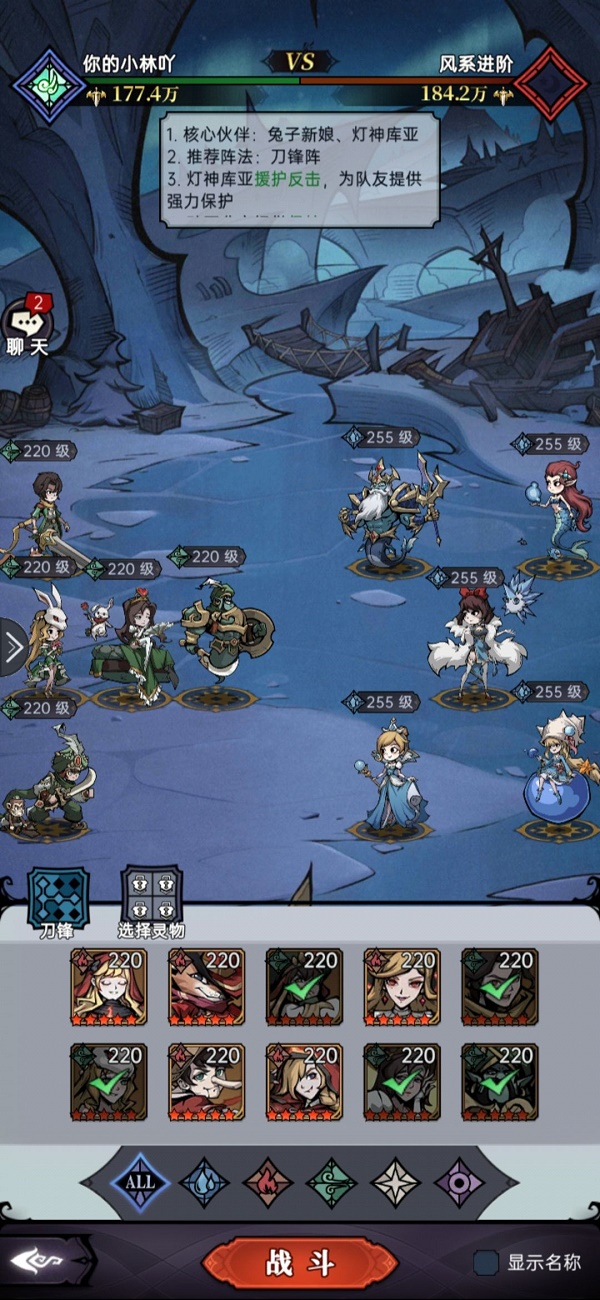Filter heroes by wind element
Viewport: 600px width, 1300px height.
(331, 1181)
